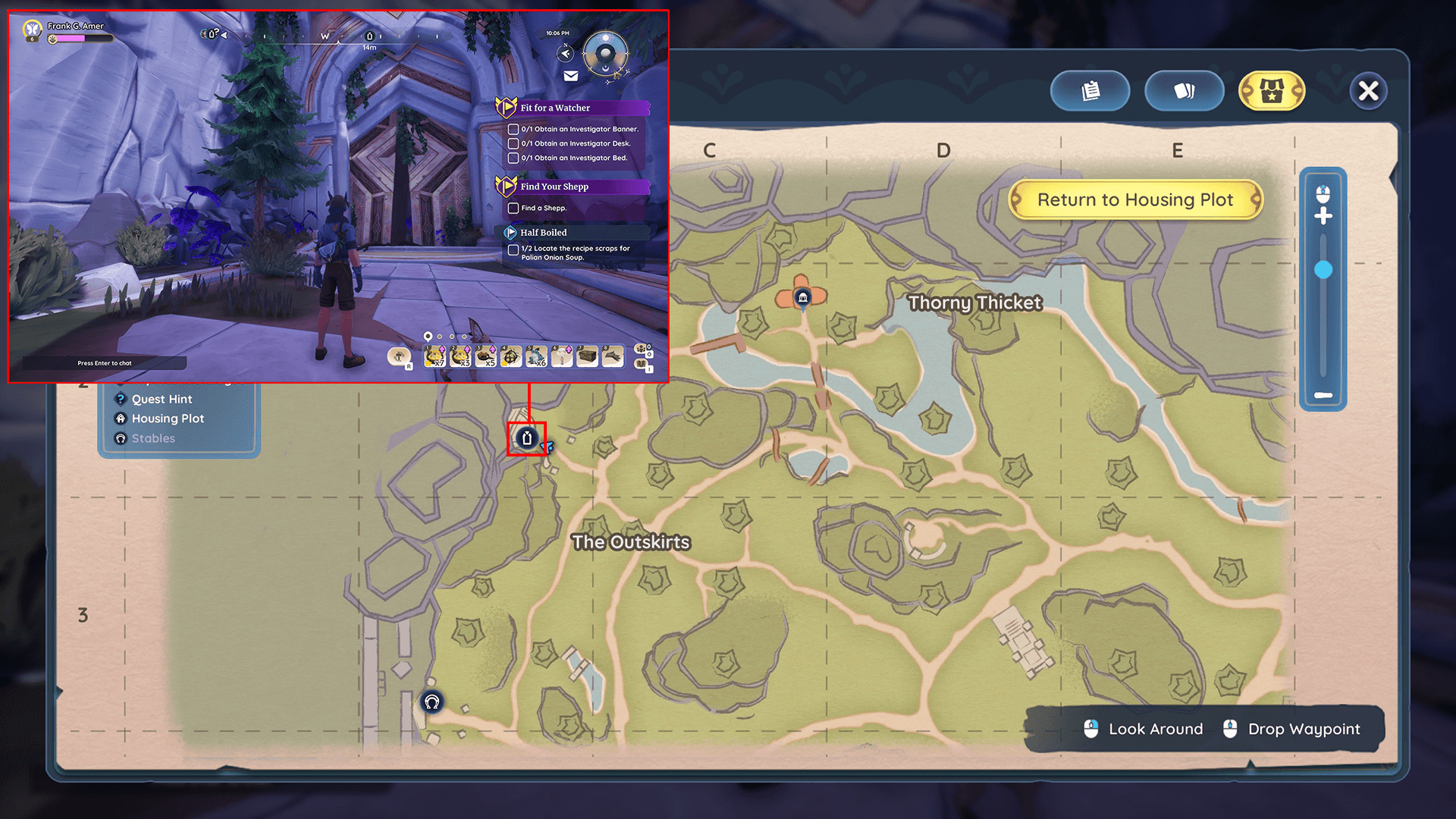Click the Drop Waypoint control
Screen dimensions: 1456x819
pyautogui.click(x=1304, y=729)
